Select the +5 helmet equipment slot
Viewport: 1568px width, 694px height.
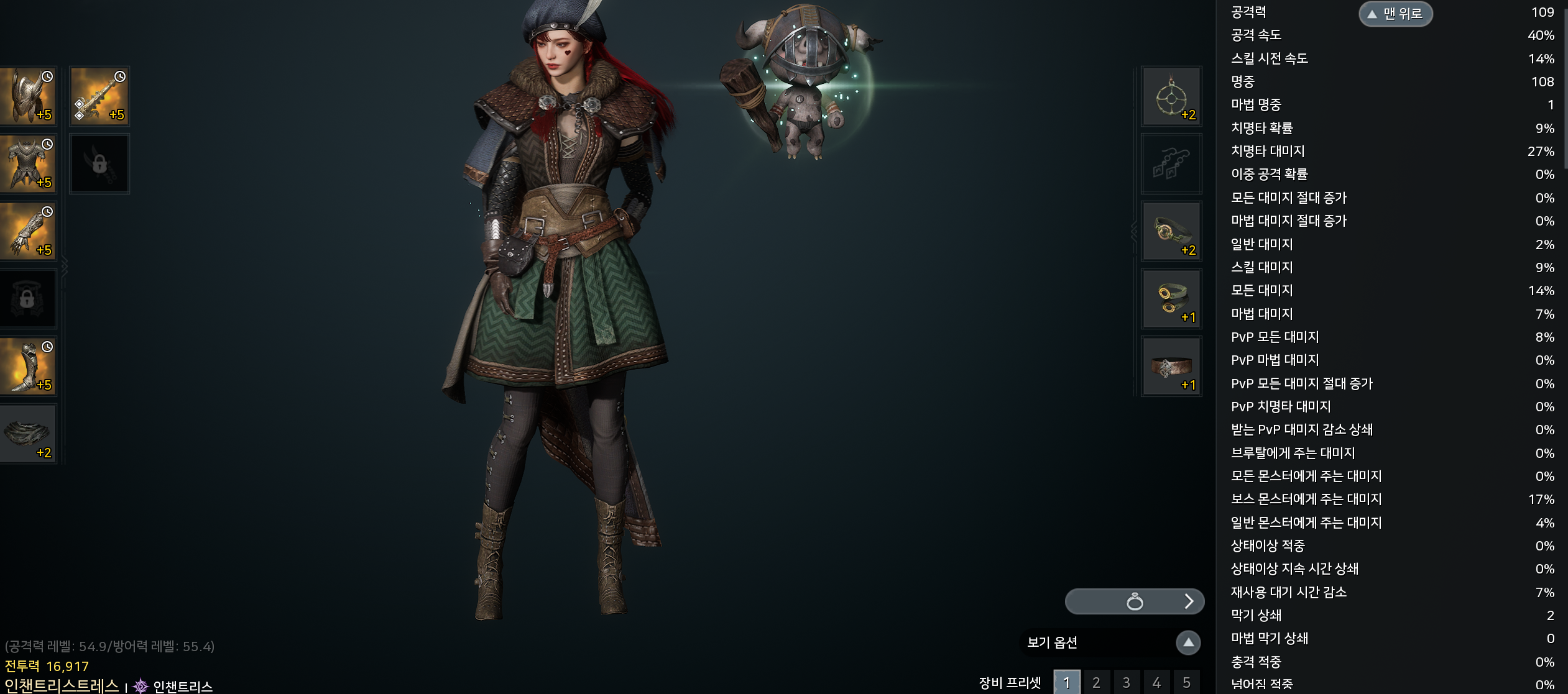pos(28,96)
